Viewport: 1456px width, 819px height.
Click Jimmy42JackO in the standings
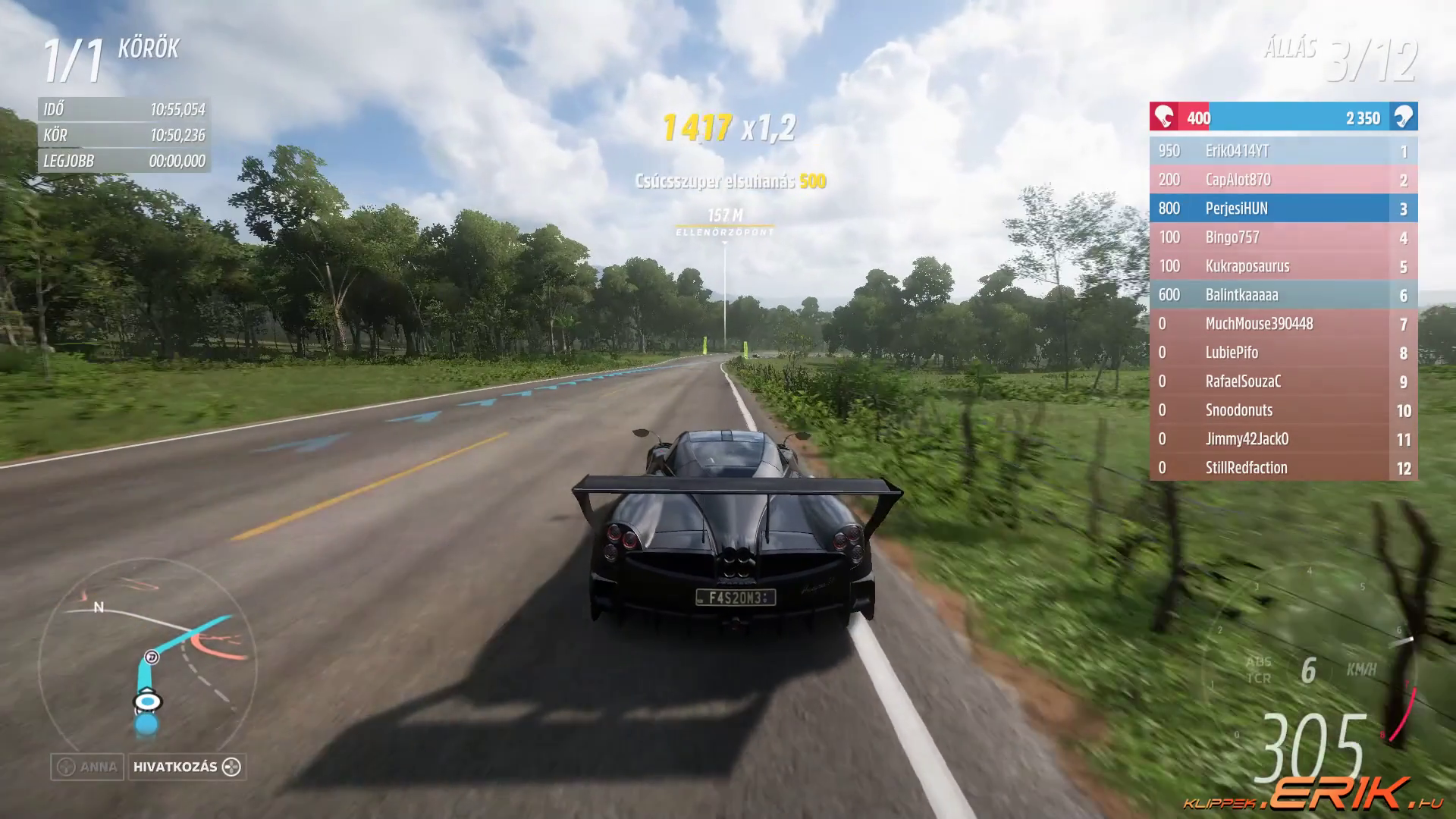click(1283, 439)
